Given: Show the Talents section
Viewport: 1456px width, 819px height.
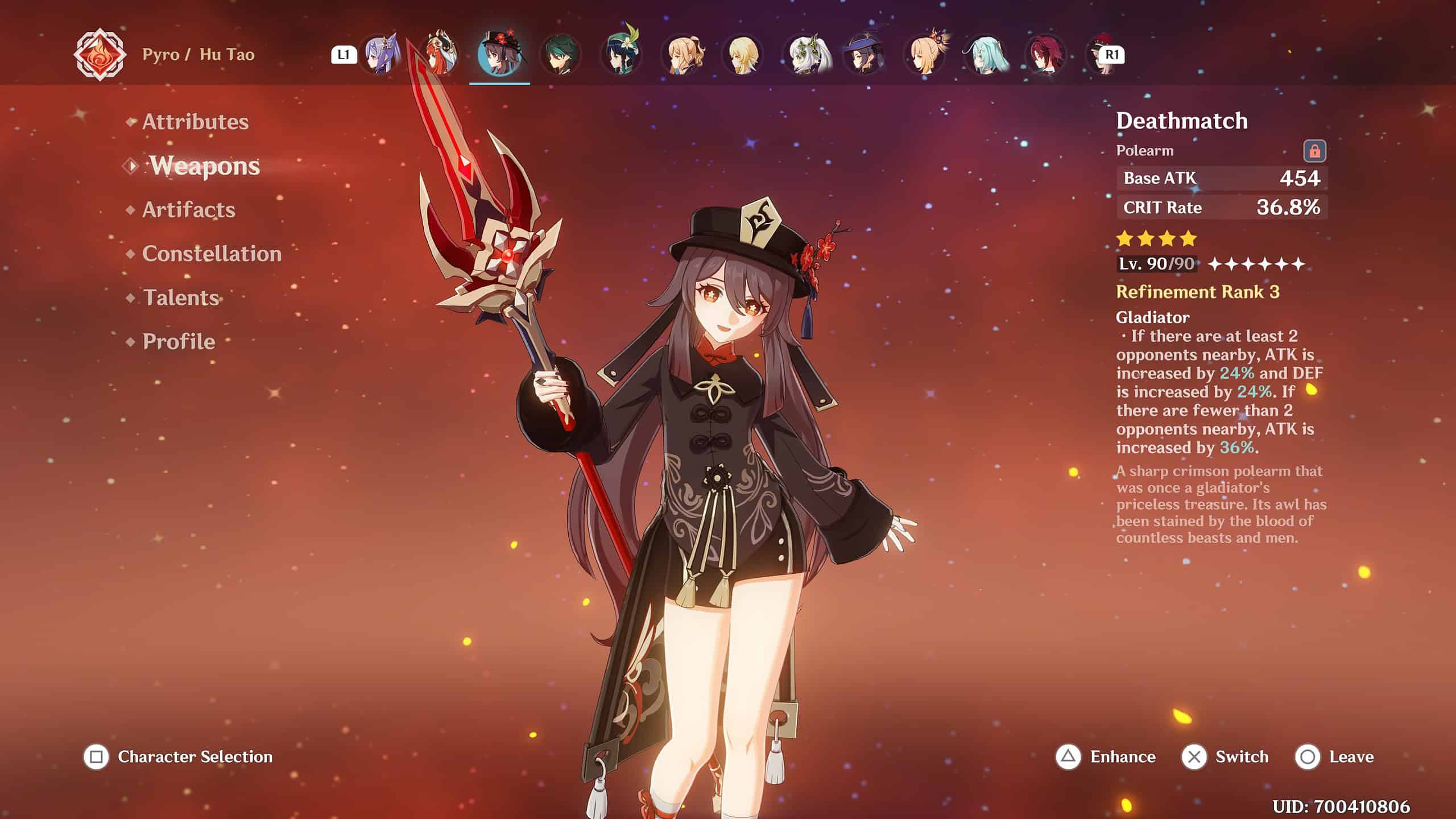Looking at the screenshot, I should 181,297.
